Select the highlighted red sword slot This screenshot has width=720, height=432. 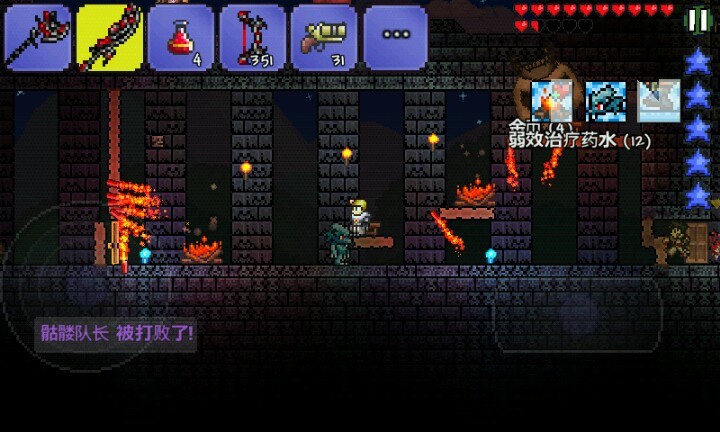[x=109, y=38]
